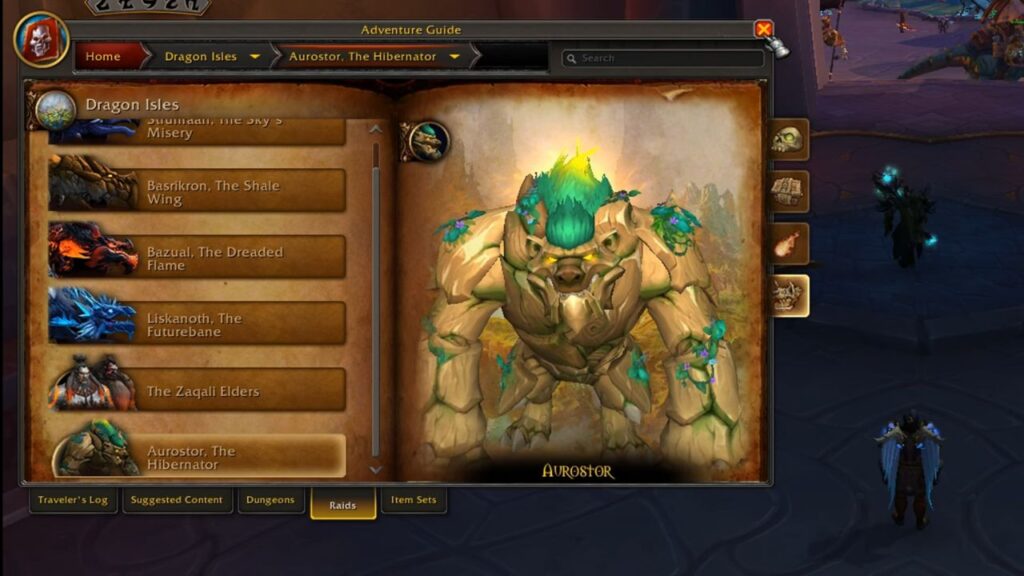This screenshot has width=1024, height=576.
Task: Select the Raids tab
Action: [343, 504]
